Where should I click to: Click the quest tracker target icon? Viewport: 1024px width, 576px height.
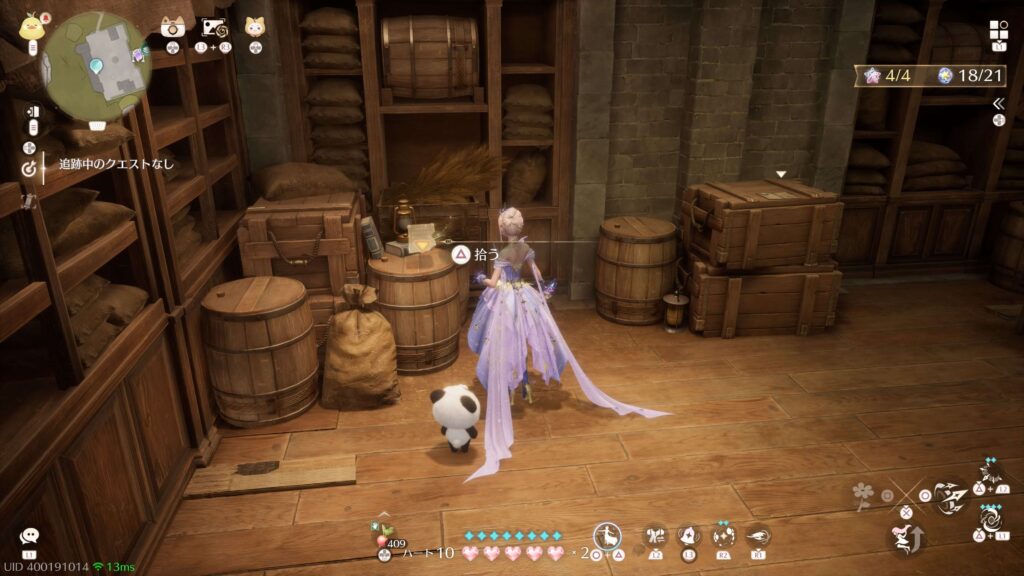pyautogui.click(x=28, y=168)
